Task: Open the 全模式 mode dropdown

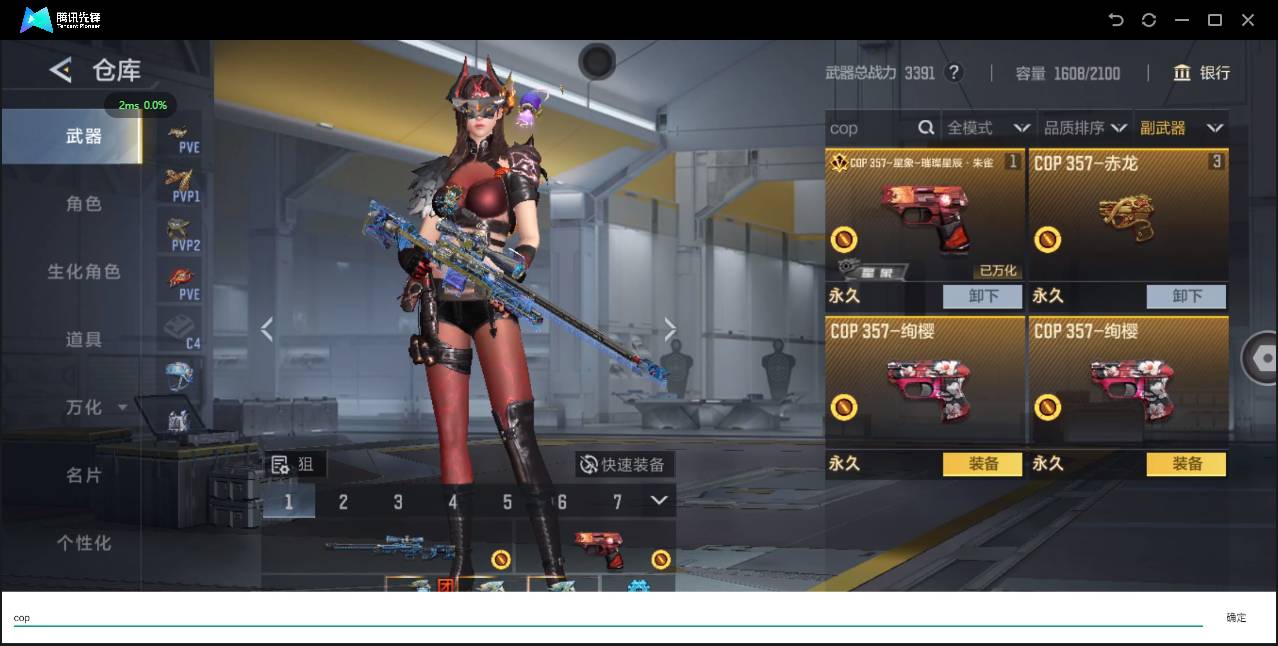Action: [988, 128]
